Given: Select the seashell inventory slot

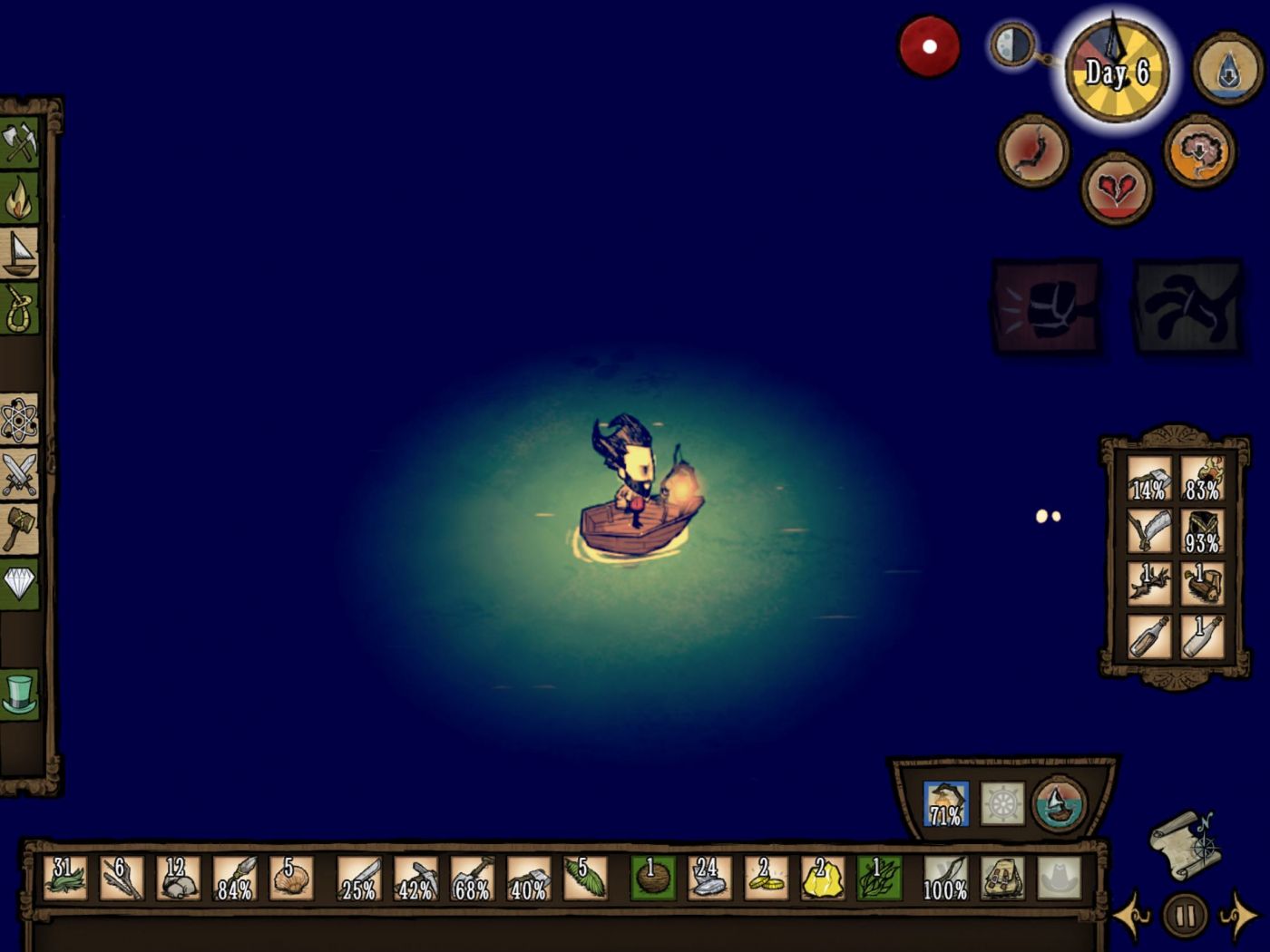Looking at the screenshot, I should pyautogui.click(x=291, y=878).
